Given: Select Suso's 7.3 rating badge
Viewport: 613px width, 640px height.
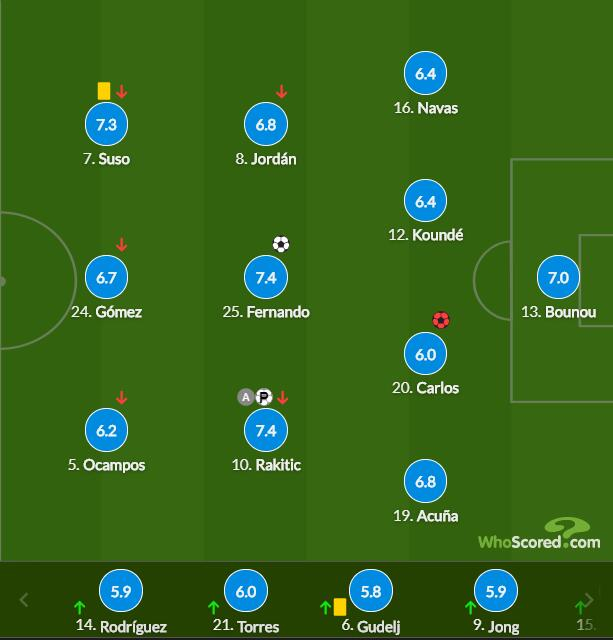Looking at the screenshot, I should [x=106, y=125].
